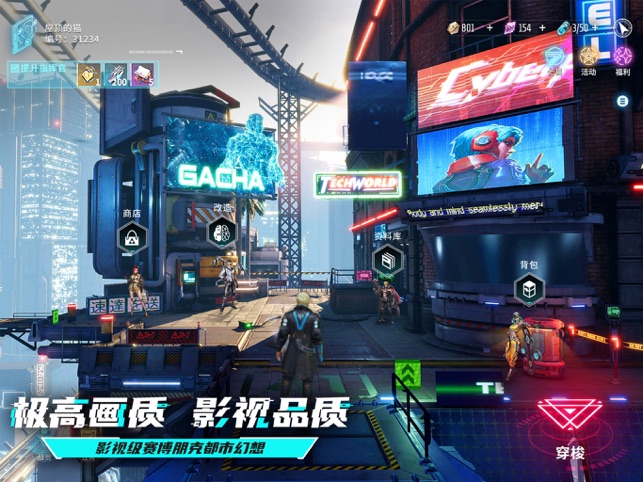Enter the 商店 shop hexagon marker
This screenshot has width=643, height=482.
tap(132, 238)
